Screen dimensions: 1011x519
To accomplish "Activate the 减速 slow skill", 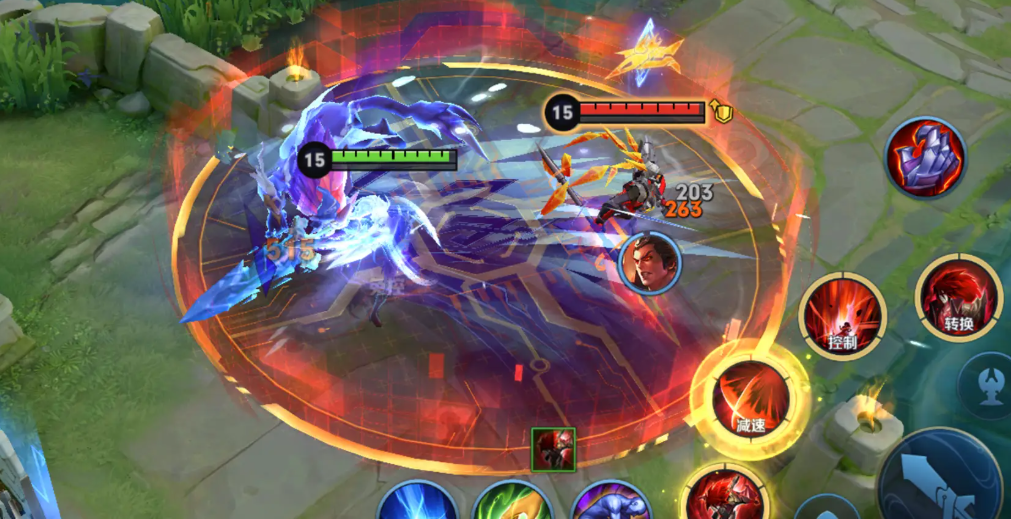I will click(x=751, y=400).
